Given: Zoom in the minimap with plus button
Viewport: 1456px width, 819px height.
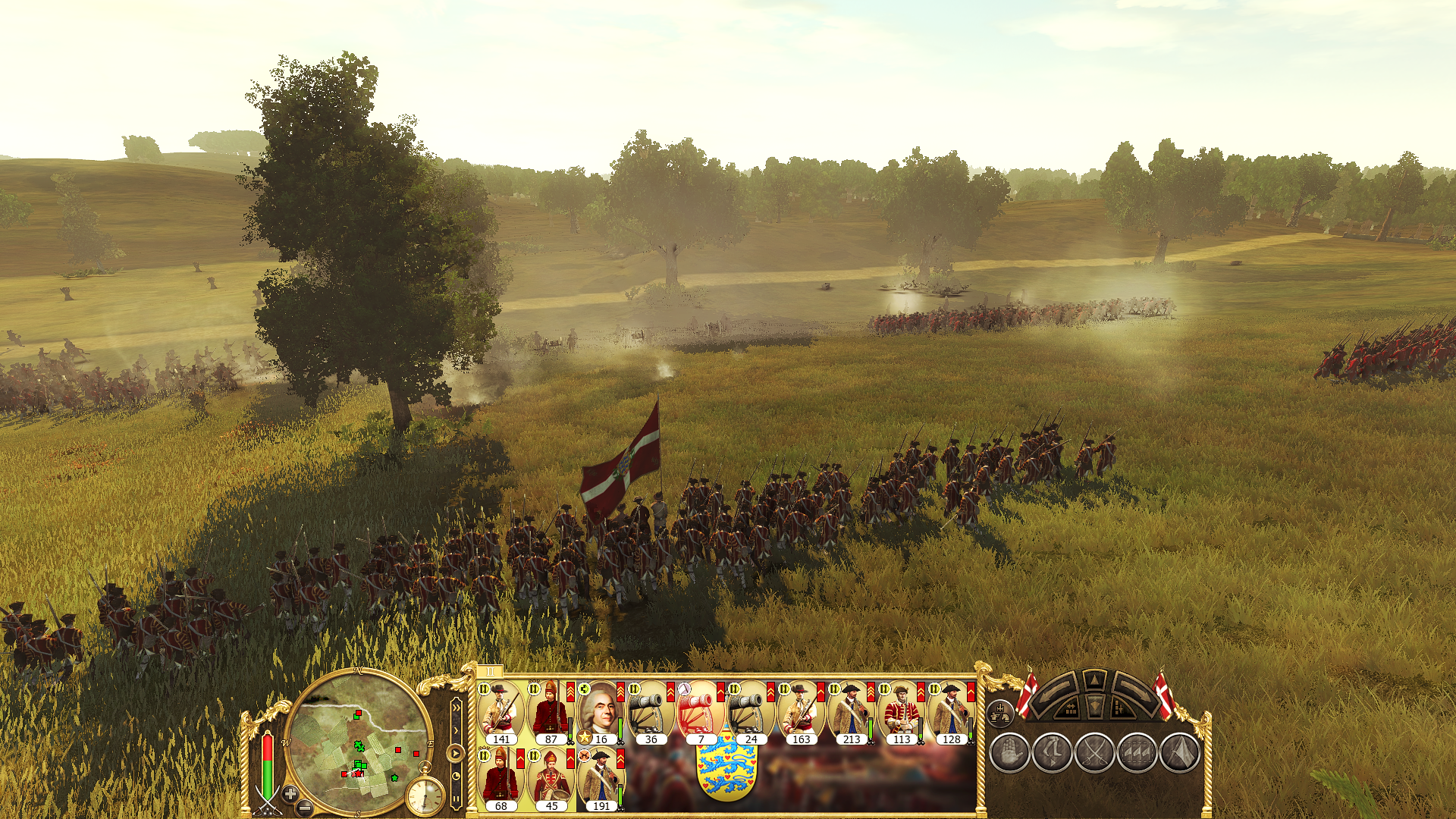Looking at the screenshot, I should coord(290,794).
